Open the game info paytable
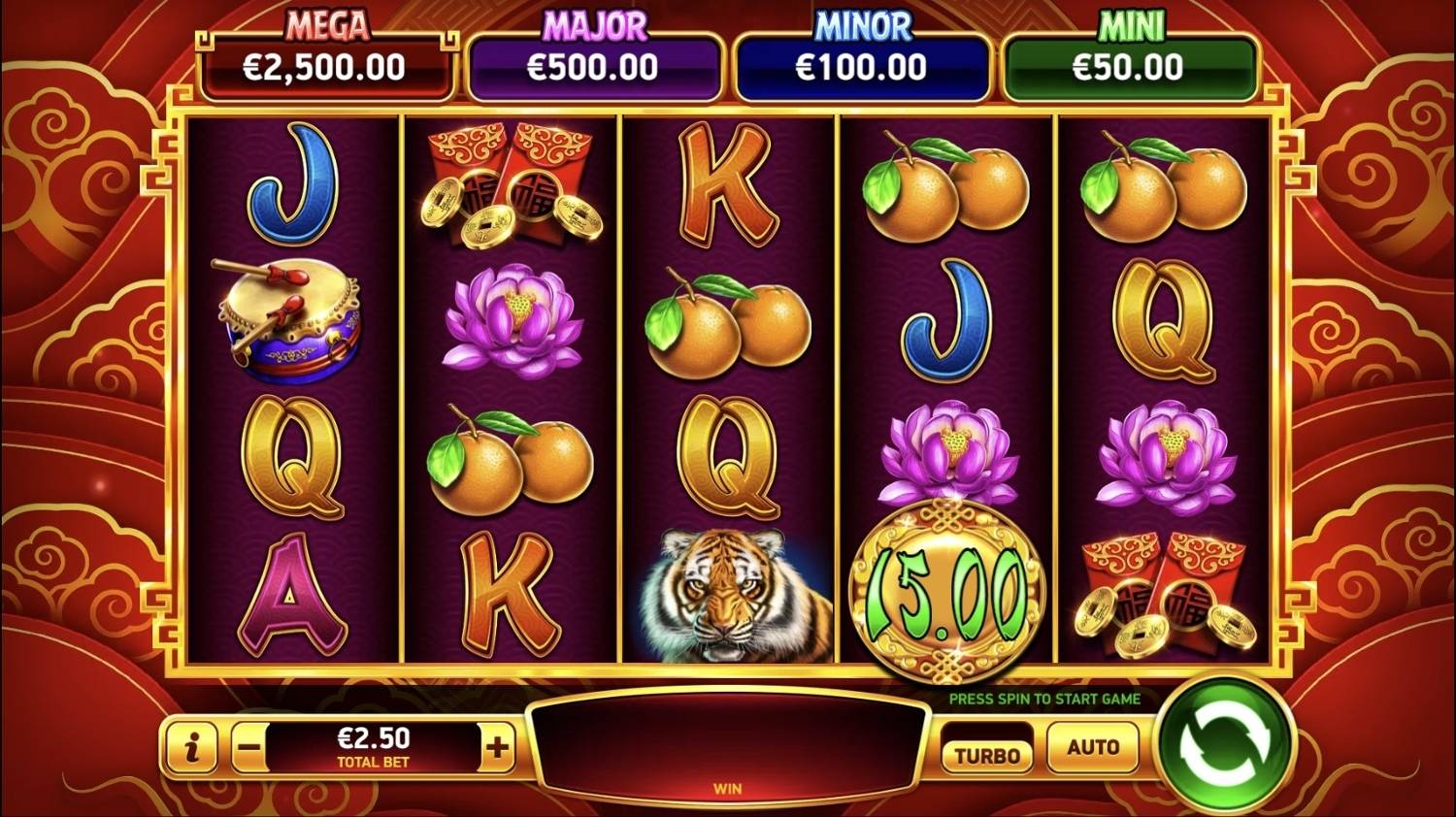Image resolution: width=1456 pixels, height=817 pixels. [x=192, y=747]
